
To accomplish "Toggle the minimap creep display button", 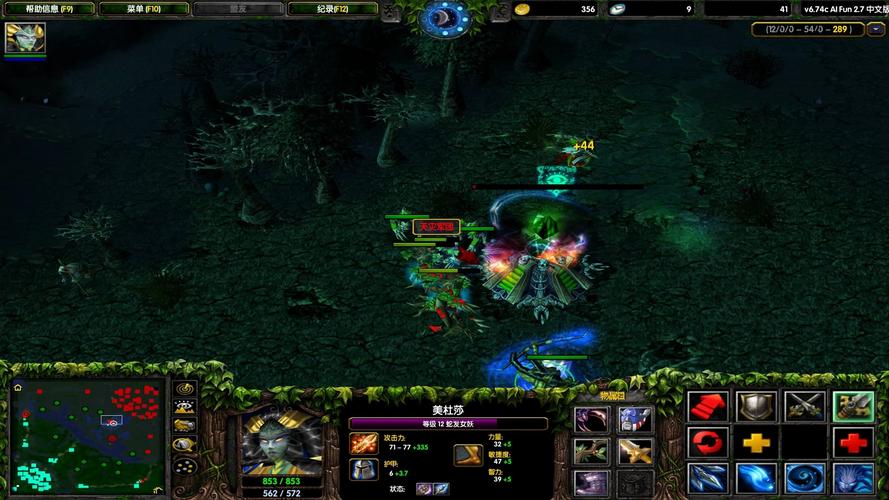I will coord(184,427).
